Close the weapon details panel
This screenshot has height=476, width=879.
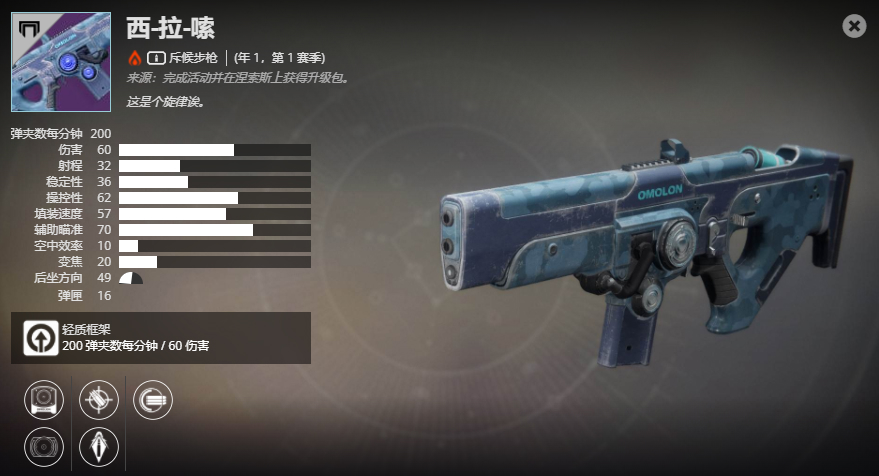tap(854, 26)
